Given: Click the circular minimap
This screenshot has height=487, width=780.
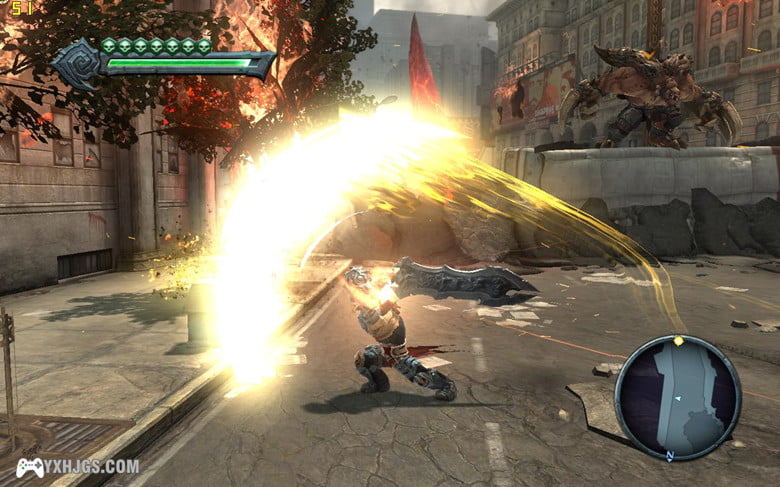Looking at the screenshot, I should [677, 398].
